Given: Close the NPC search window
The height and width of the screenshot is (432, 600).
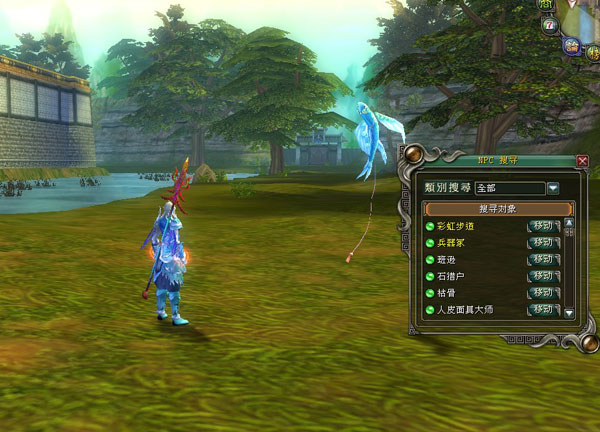Looking at the screenshot, I should (583, 161).
